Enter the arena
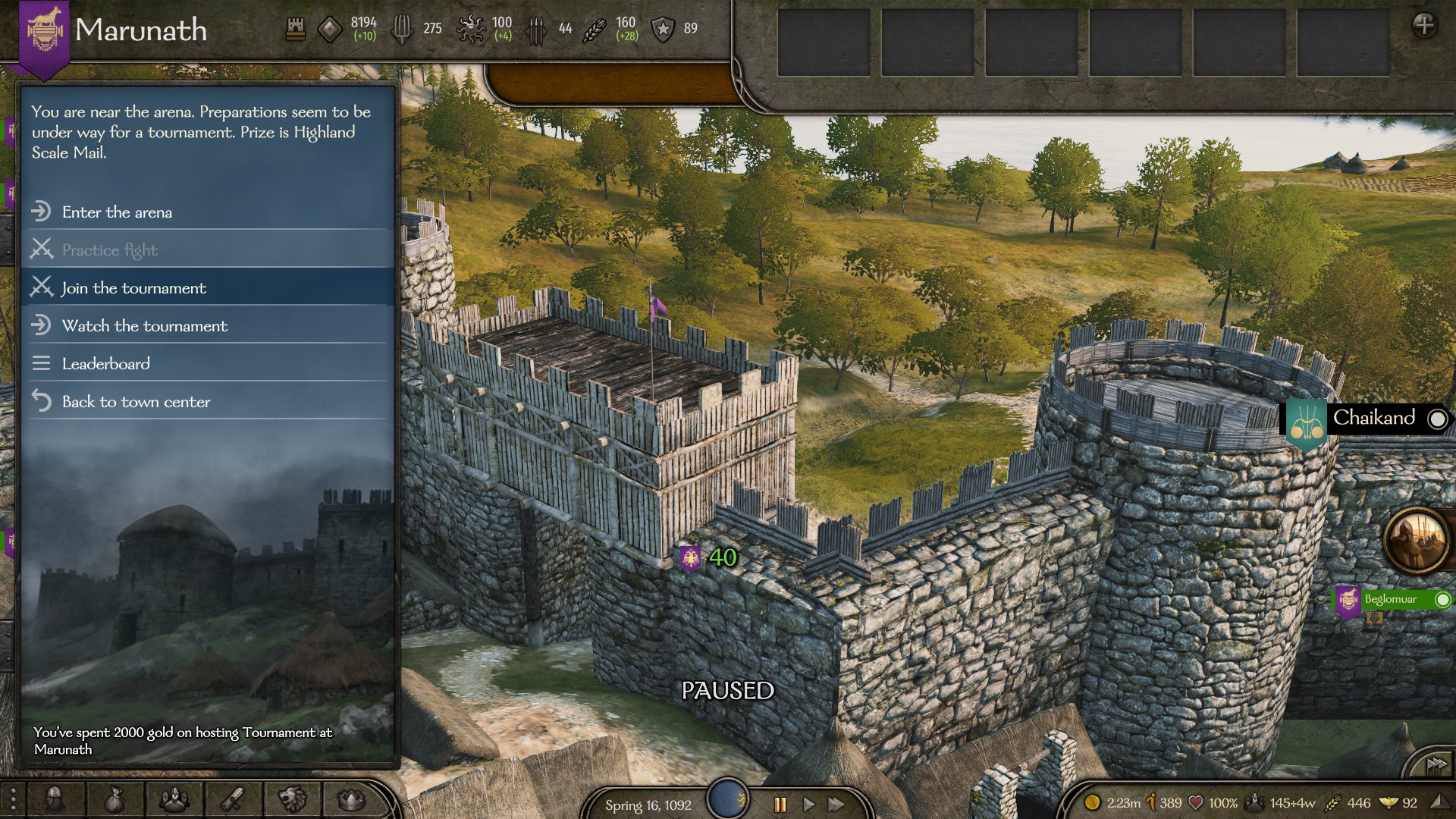The width and height of the screenshot is (1456, 819). point(118,212)
